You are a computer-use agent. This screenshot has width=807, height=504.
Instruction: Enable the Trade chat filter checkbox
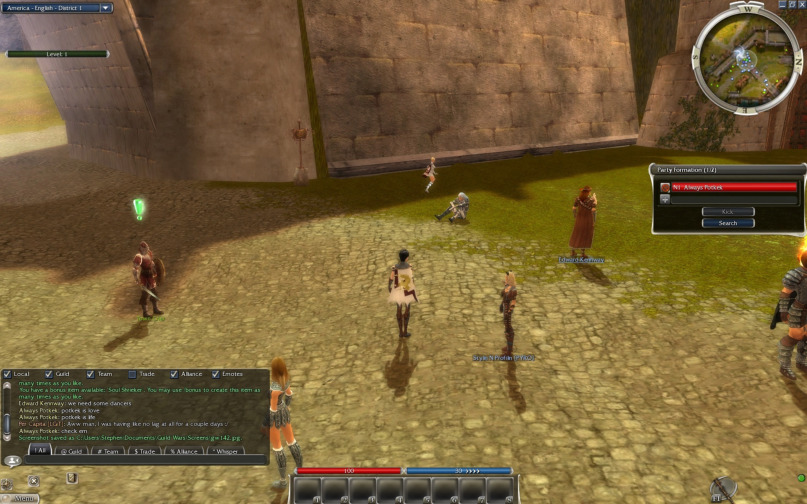click(x=131, y=374)
